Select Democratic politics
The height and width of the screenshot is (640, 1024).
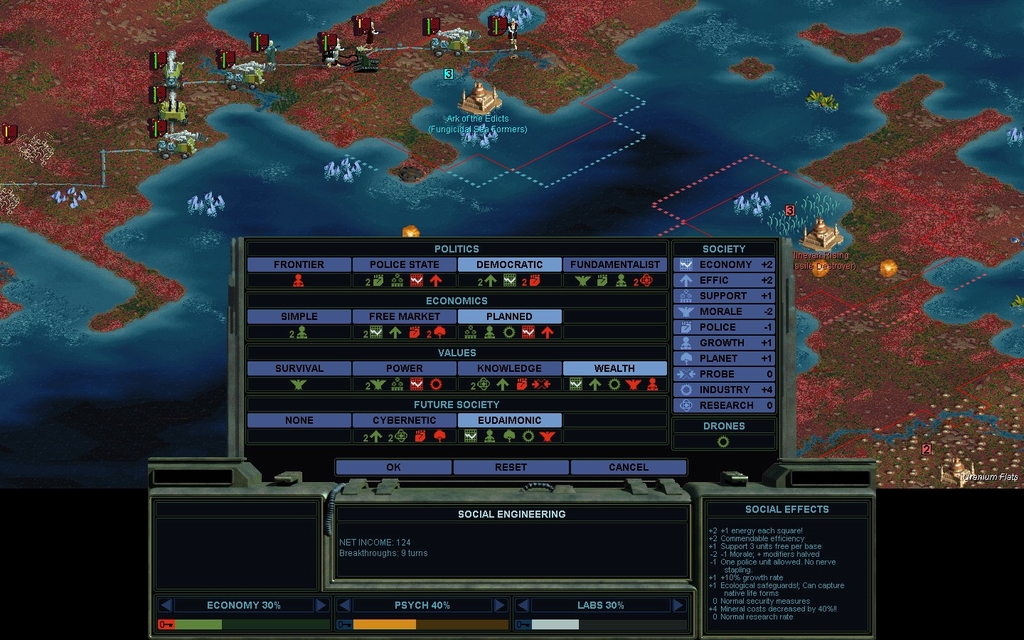point(509,265)
